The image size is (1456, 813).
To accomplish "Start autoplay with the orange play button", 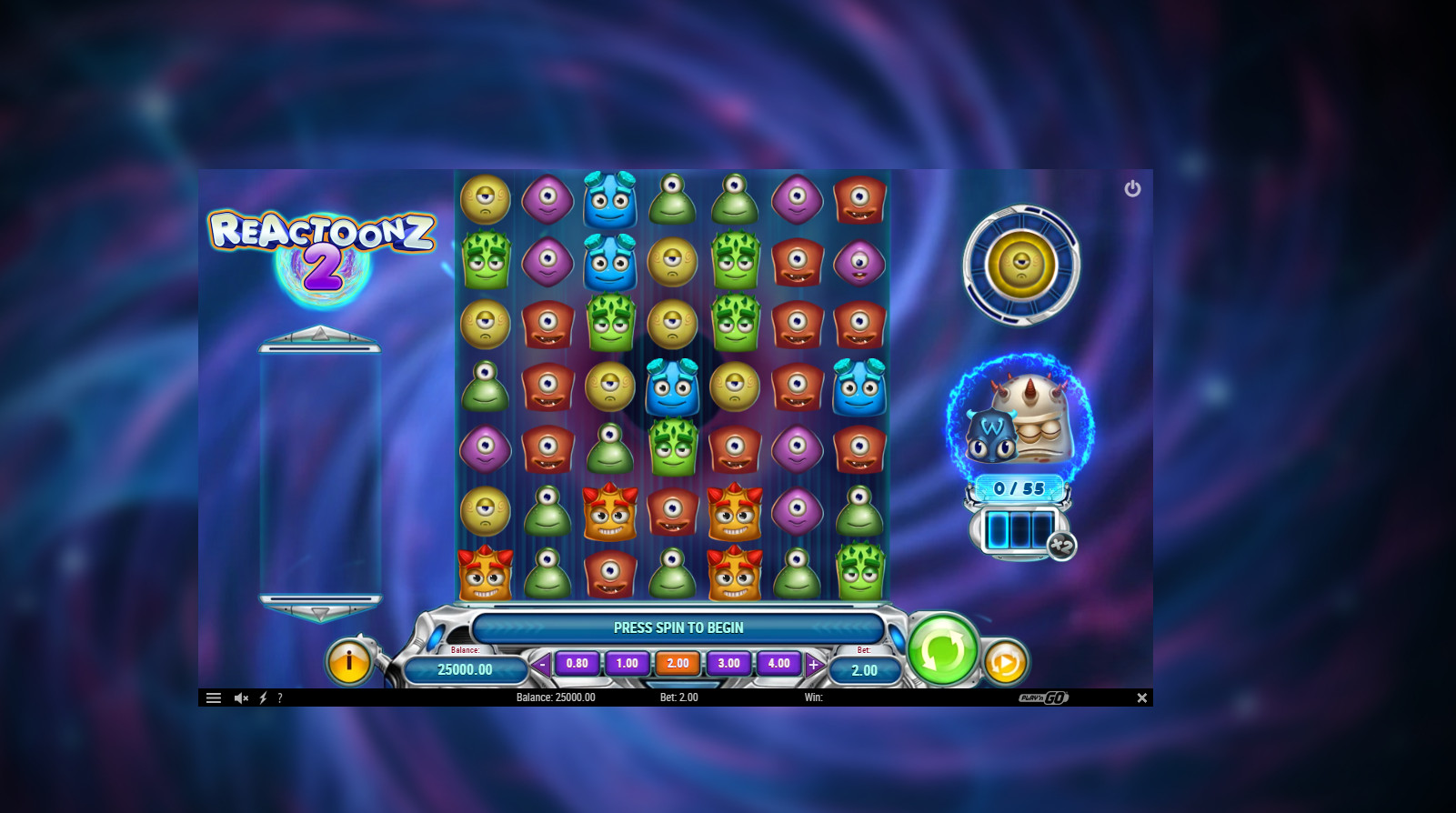I will click(1005, 663).
